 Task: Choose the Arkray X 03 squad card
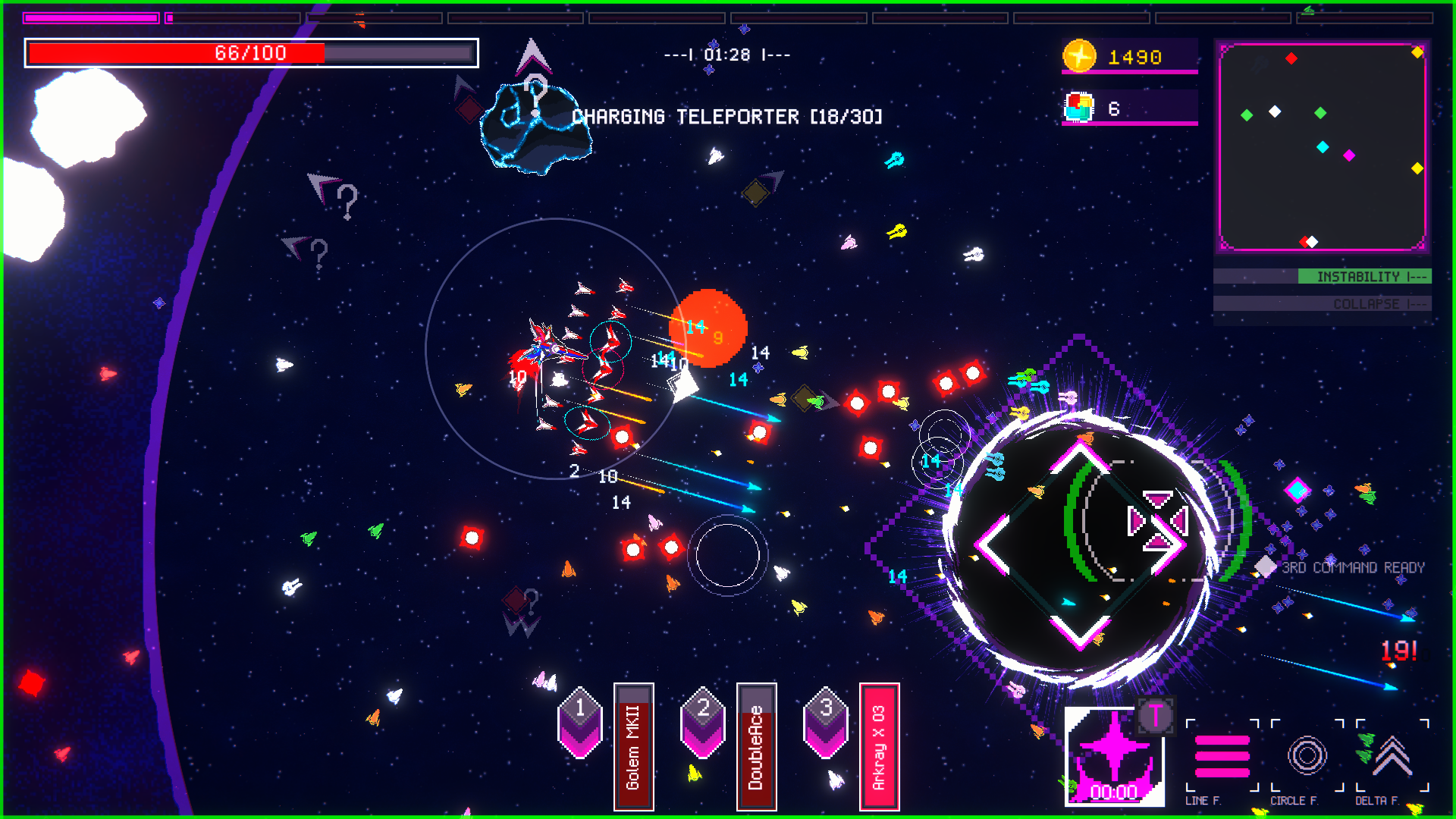[879, 747]
